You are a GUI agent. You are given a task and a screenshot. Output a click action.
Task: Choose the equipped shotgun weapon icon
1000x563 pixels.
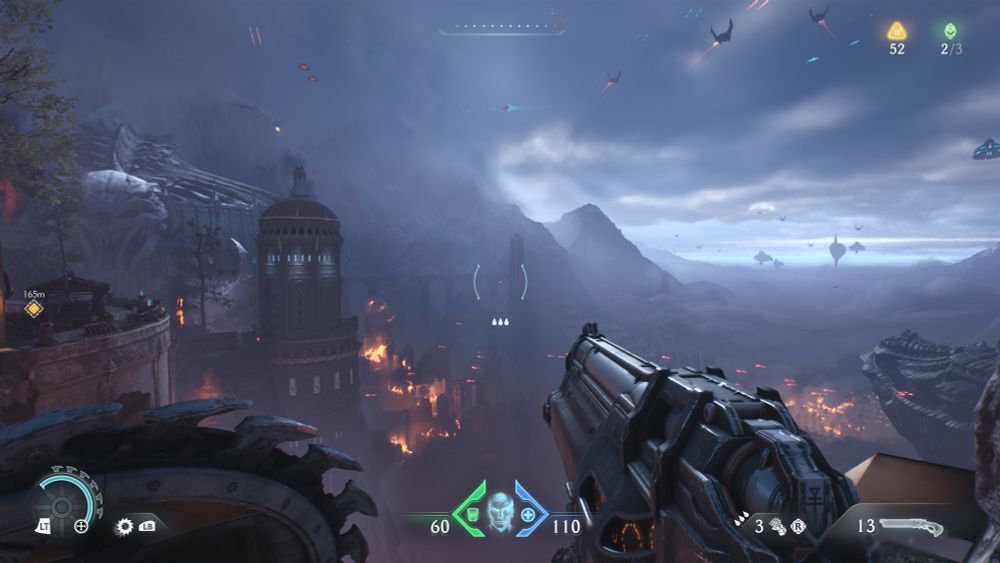tap(912, 524)
